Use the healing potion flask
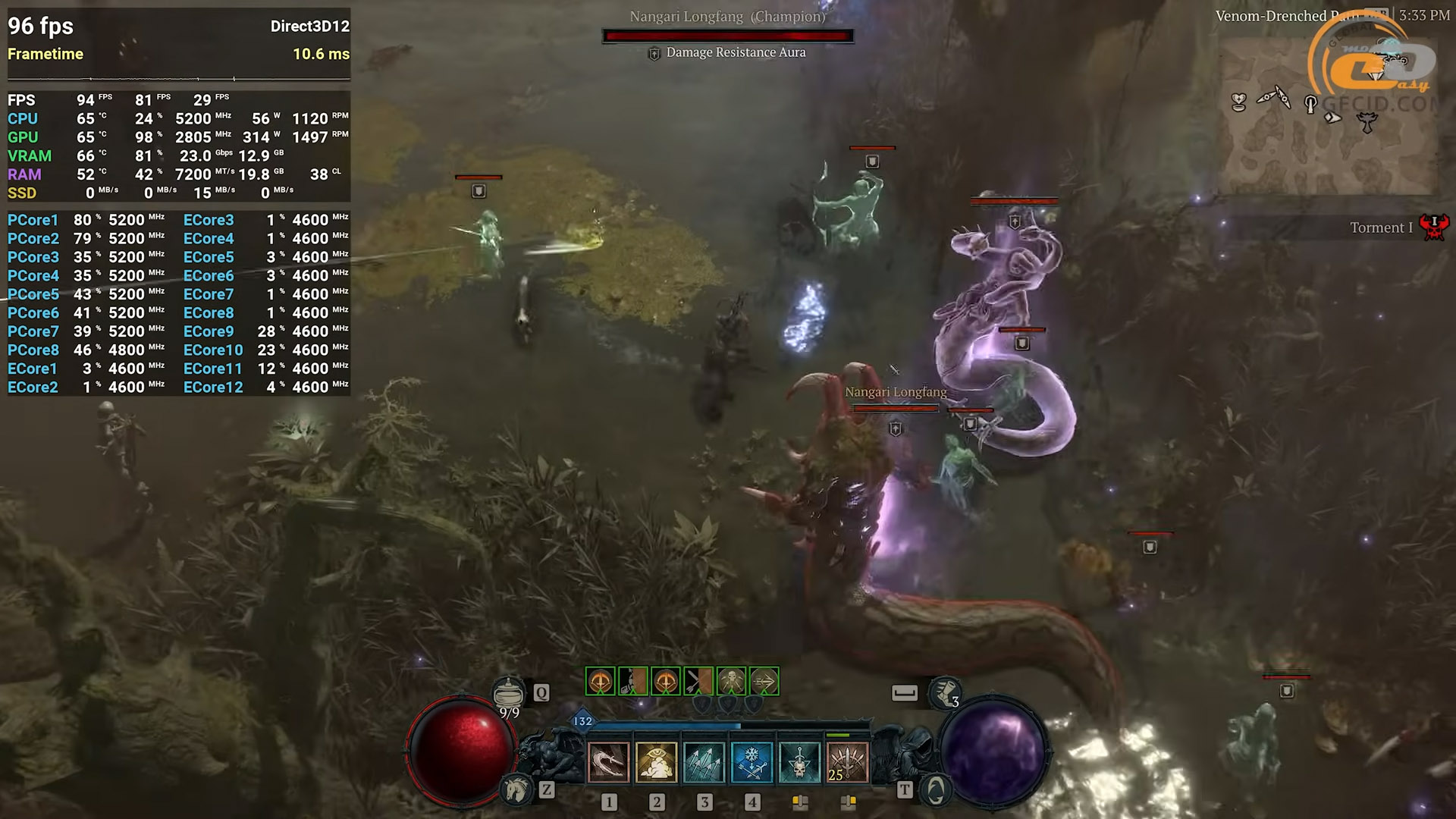 (508, 692)
